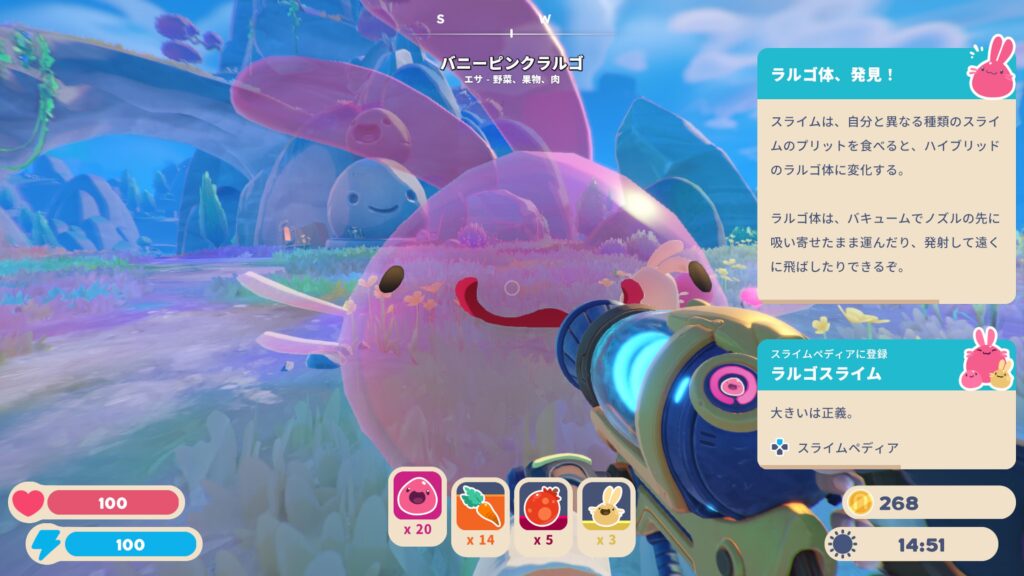
Task: Pick the cotton slime hotbar slot
Action: pyautogui.click(x=606, y=506)
